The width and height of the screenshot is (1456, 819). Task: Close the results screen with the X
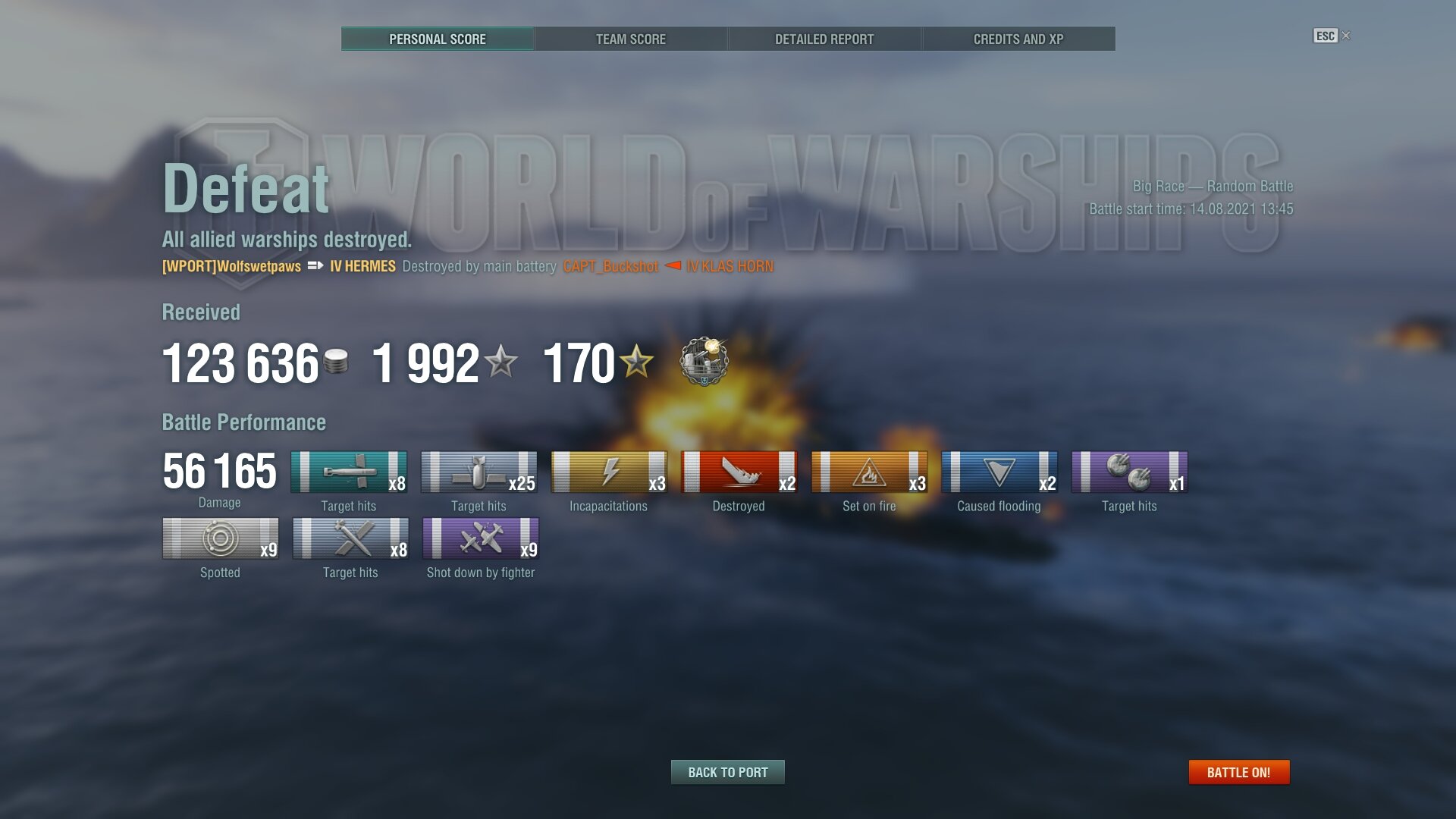[1346, 36]
